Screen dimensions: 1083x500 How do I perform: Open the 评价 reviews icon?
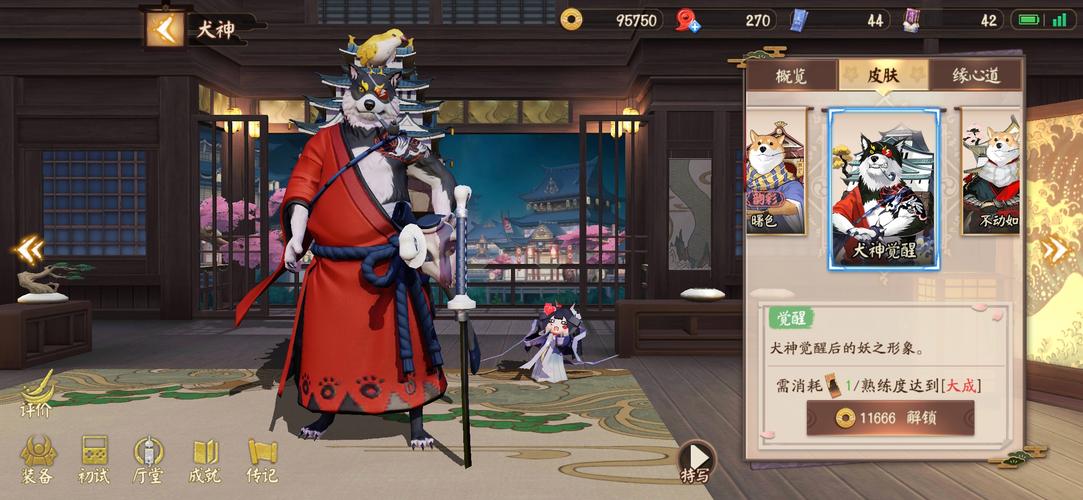click(x=37, y=393)
